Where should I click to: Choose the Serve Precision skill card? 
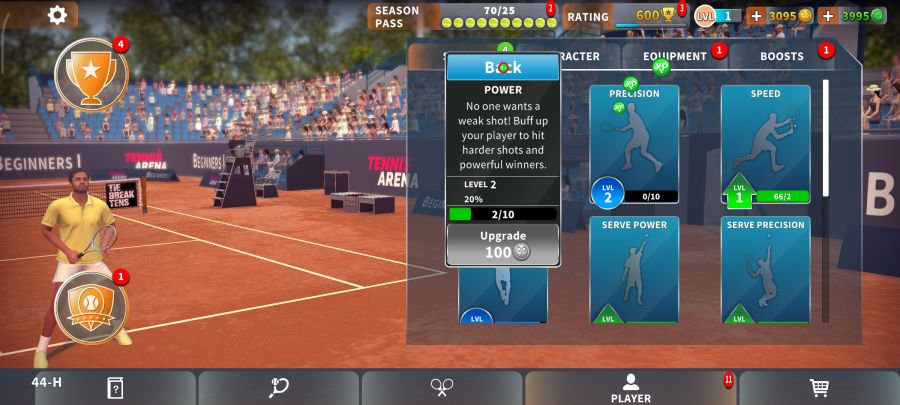click(765, 269)
